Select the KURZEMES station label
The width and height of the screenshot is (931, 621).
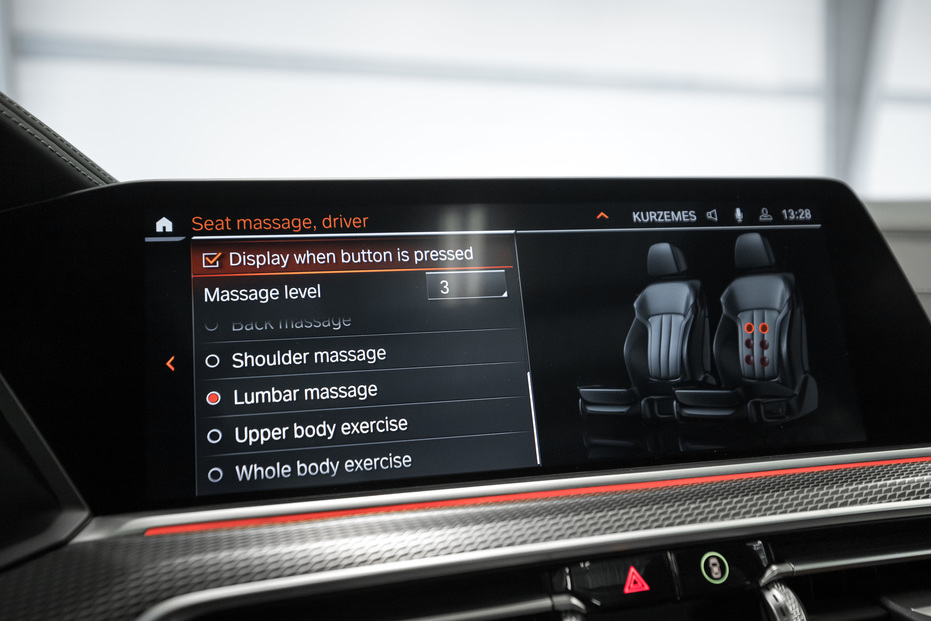(x=664, y=216)
